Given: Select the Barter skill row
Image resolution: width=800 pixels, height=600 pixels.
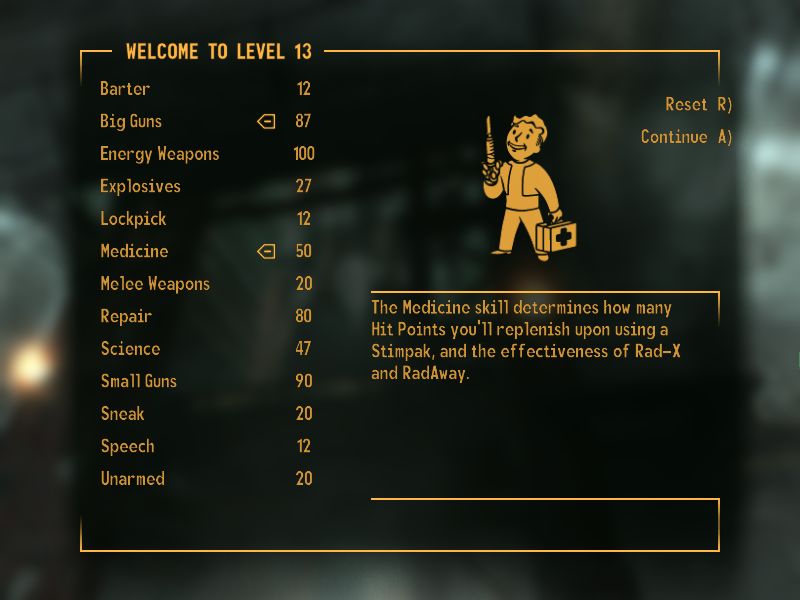Looking at the screenshot, I should pos(125,89).
